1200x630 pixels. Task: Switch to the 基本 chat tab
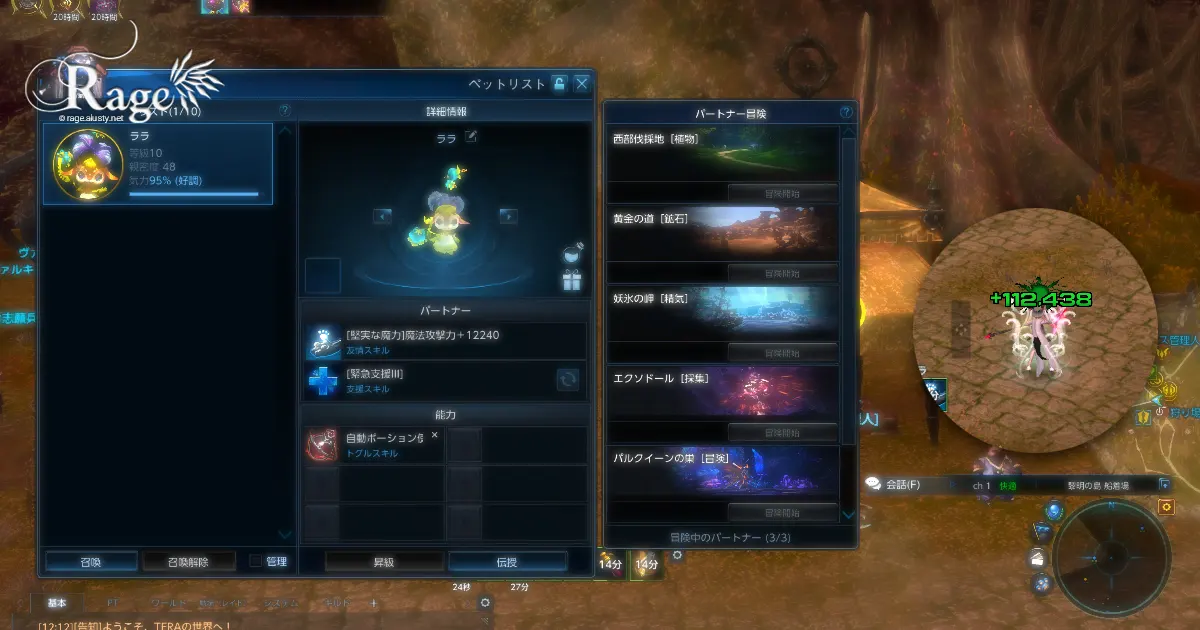point(57,603)
